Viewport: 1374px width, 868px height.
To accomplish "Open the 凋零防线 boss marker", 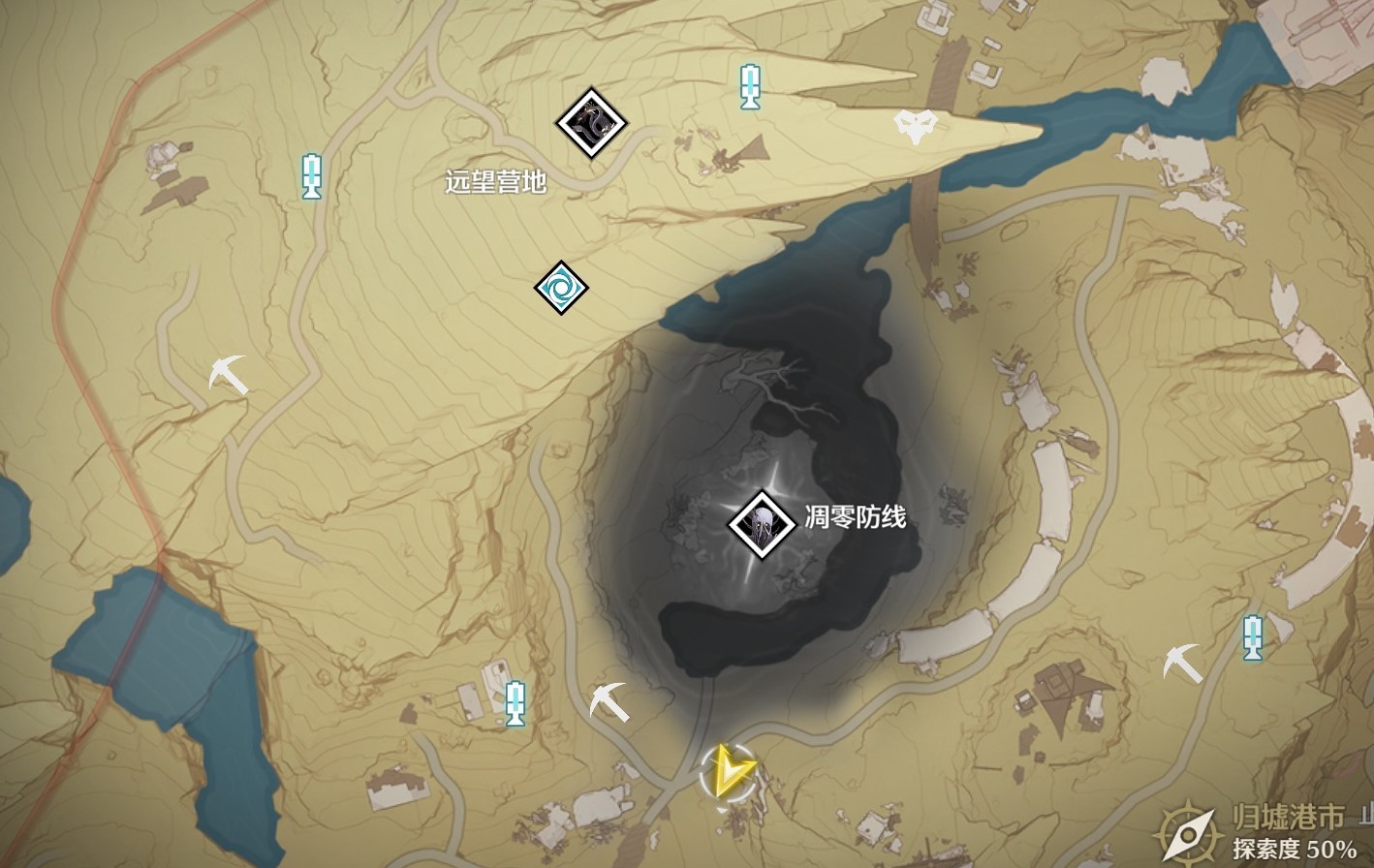I will tap(763, 524).
